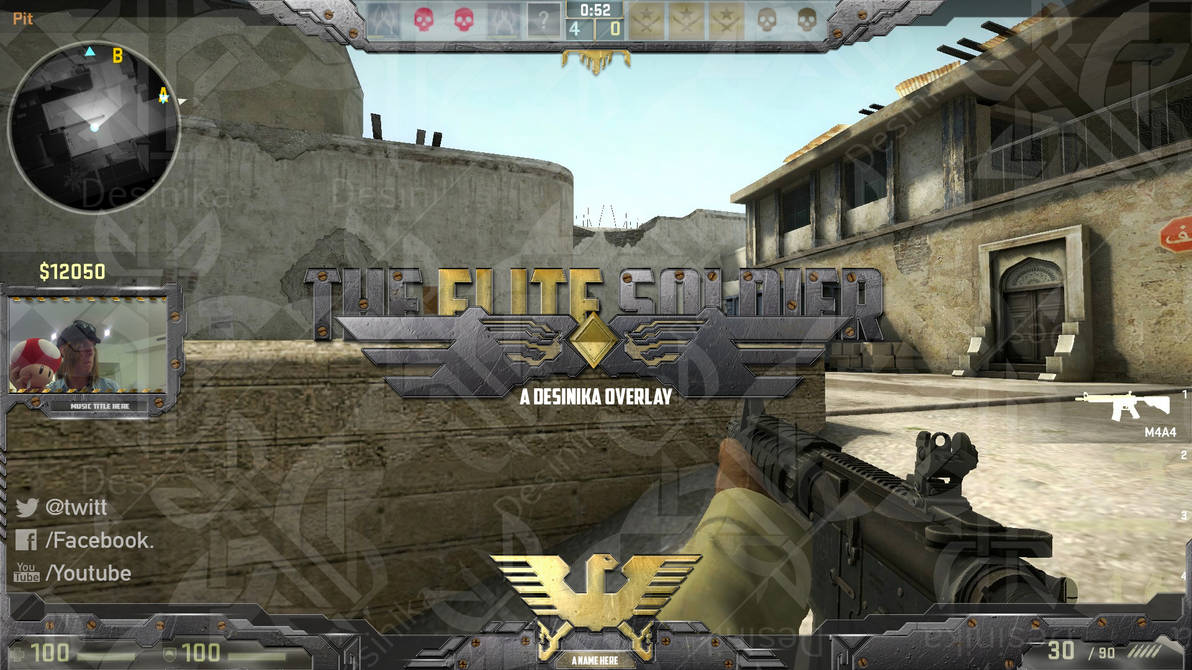1192x670 pixels.
Task: Click the bombsite B marker on radar
Action: coord(117,56)
